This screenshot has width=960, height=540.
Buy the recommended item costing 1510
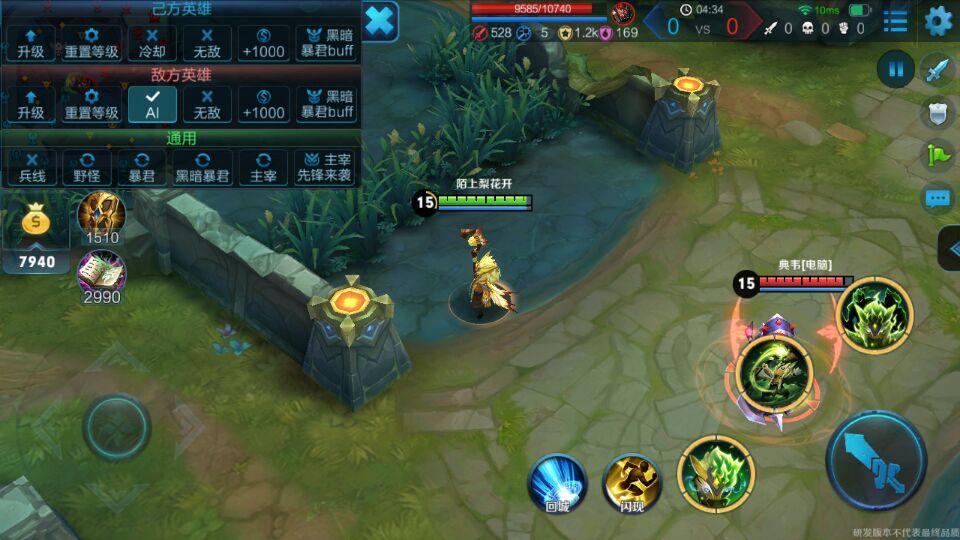point(101,213)
